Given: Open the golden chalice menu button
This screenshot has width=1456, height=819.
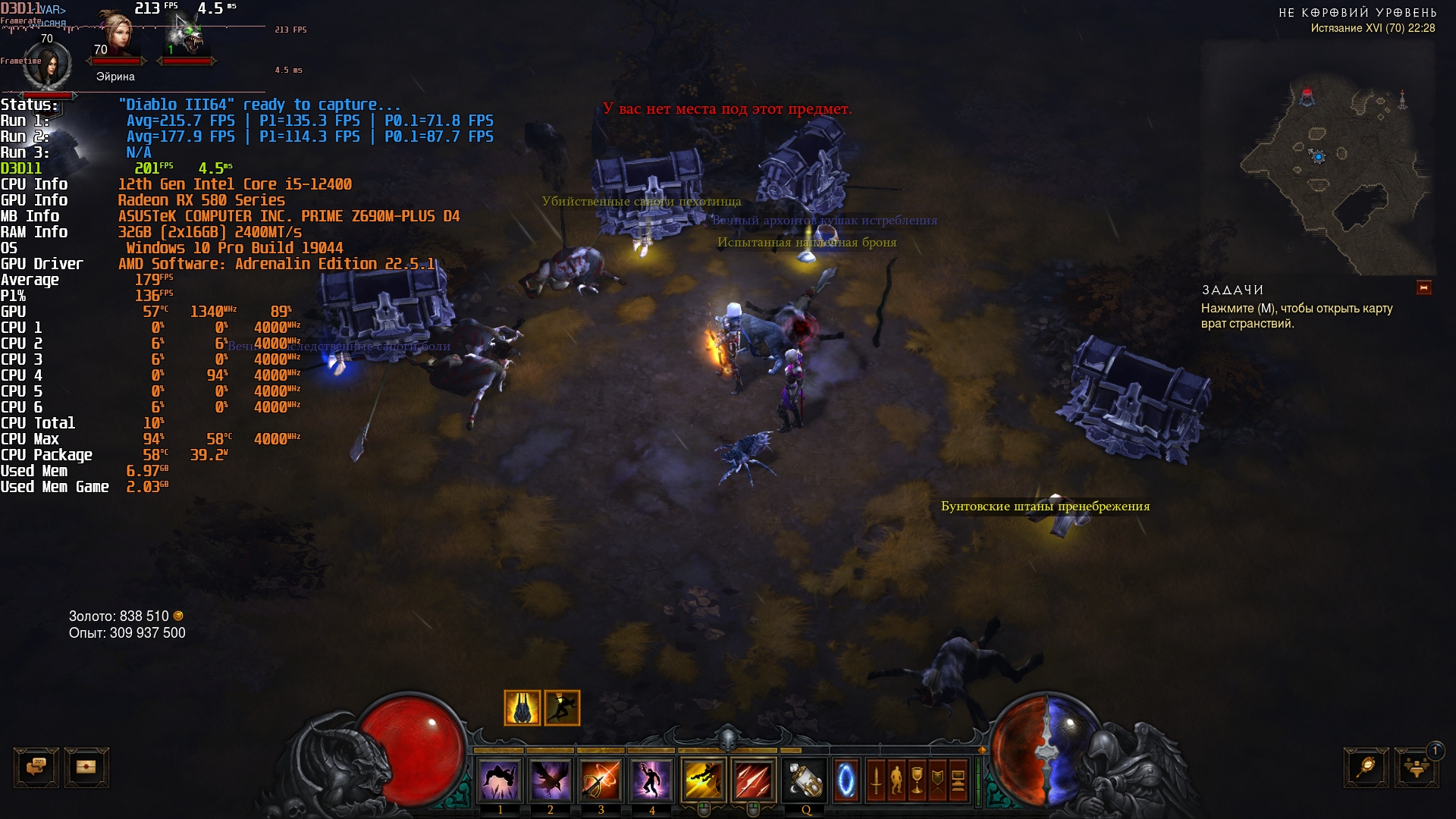Looking at the screenshot, I should click(917, 780).
